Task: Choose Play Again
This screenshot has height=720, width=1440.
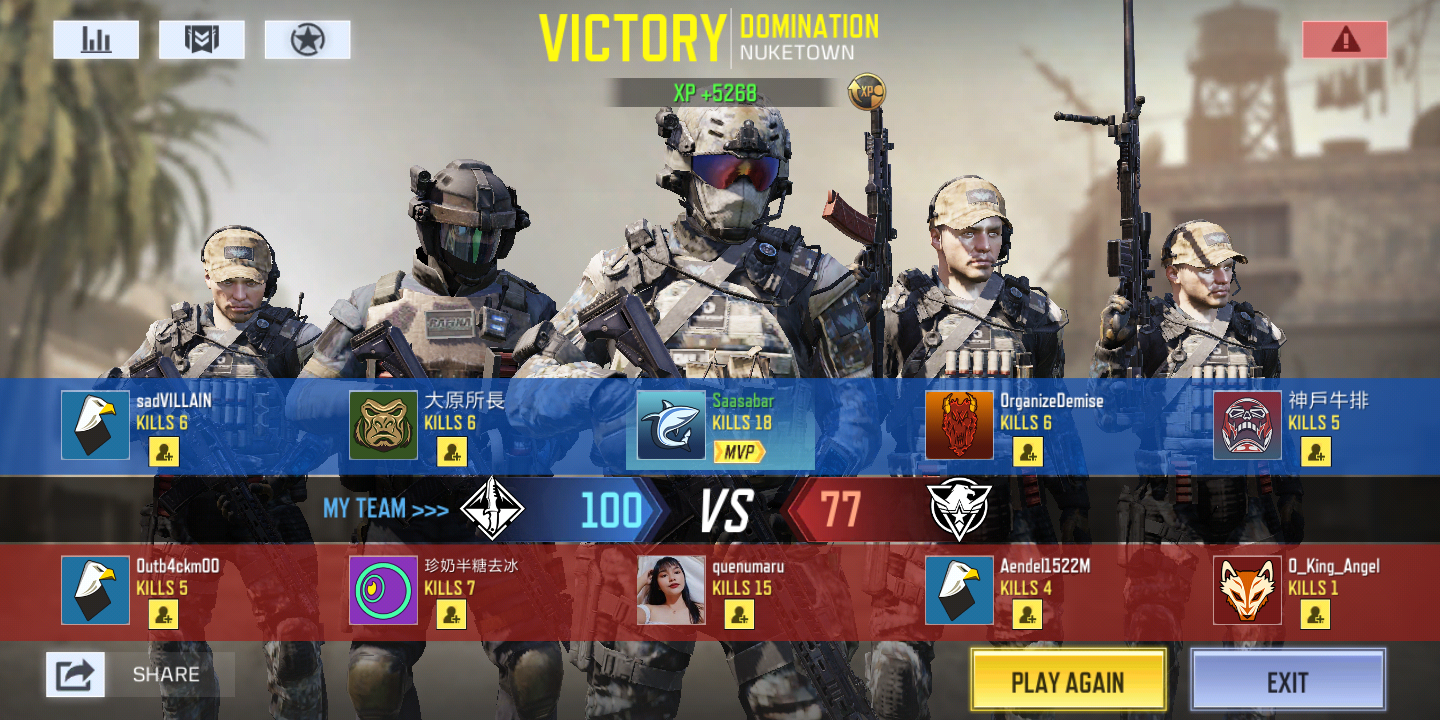Action: click(1068, 682)
